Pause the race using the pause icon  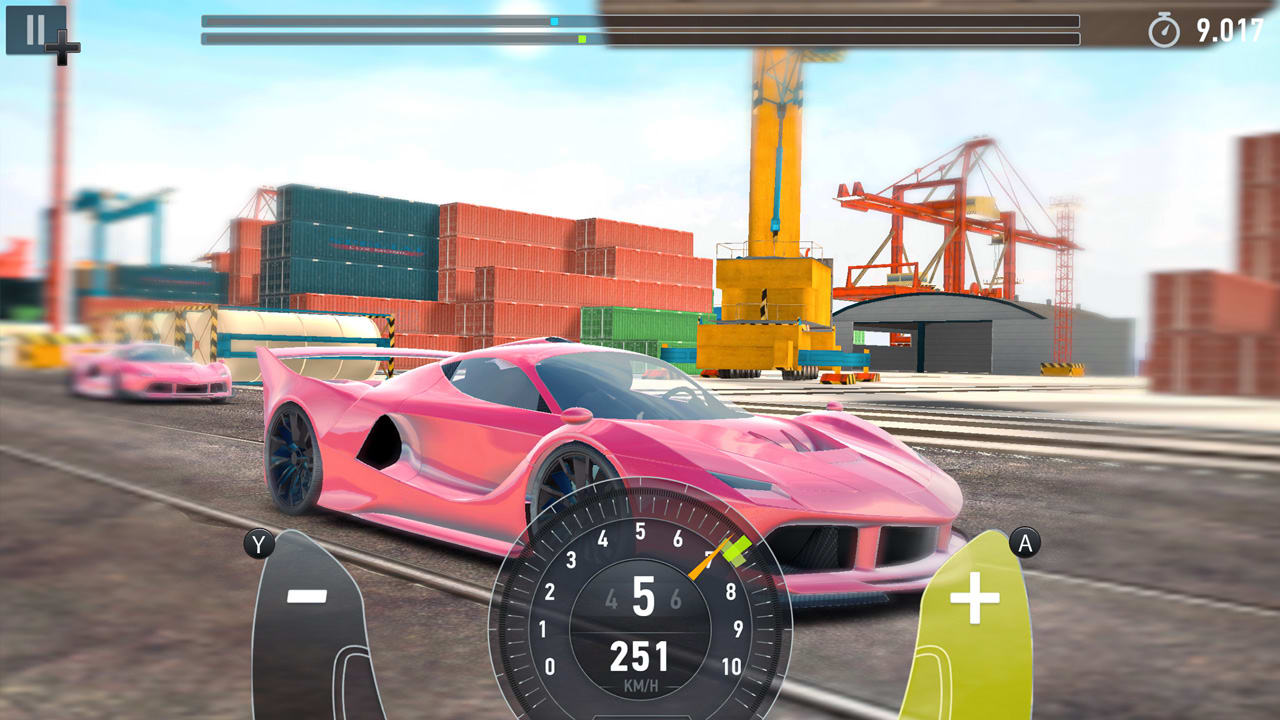coord(33,31)
